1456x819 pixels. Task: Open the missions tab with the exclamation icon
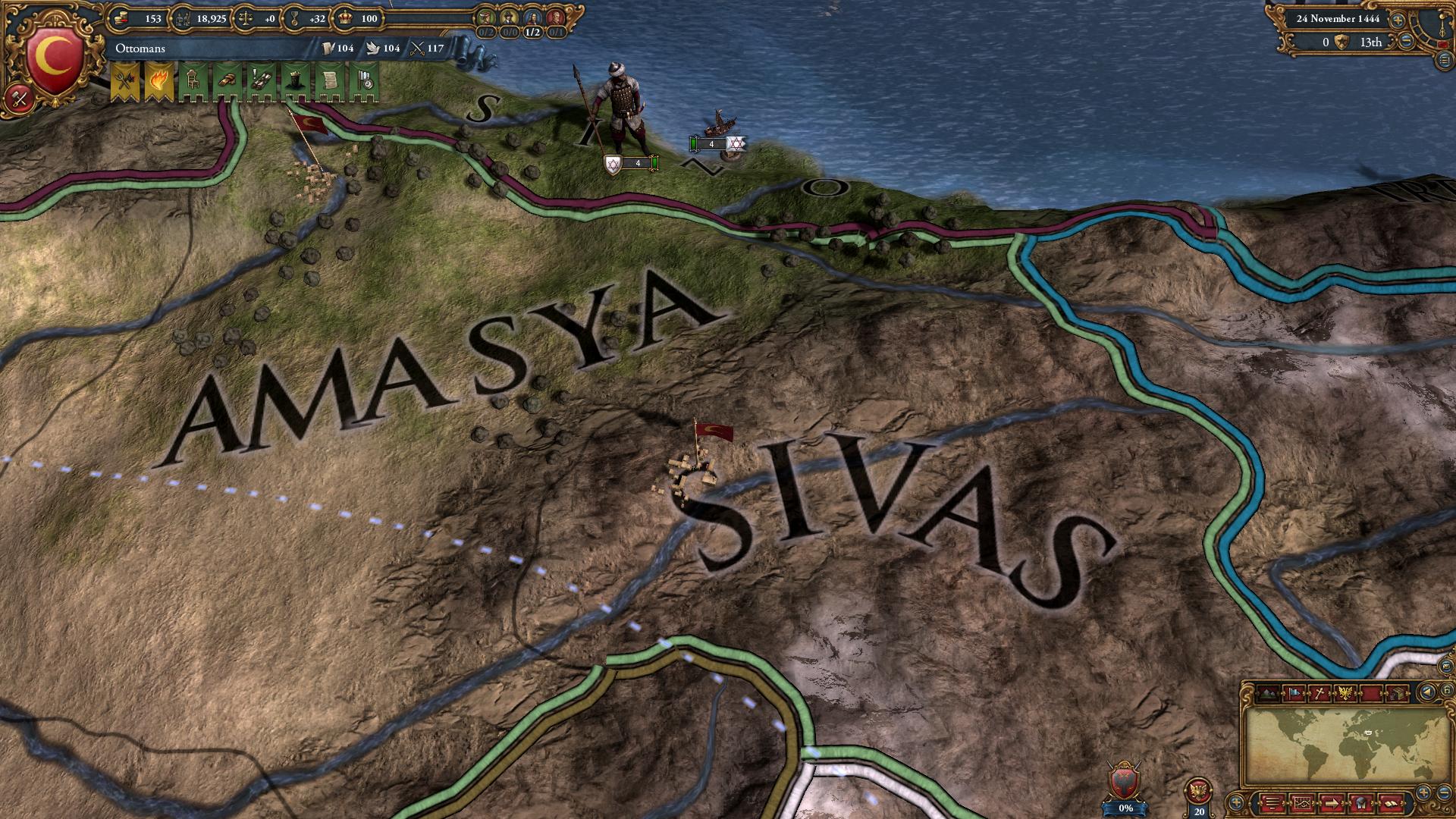coord(262,78)
